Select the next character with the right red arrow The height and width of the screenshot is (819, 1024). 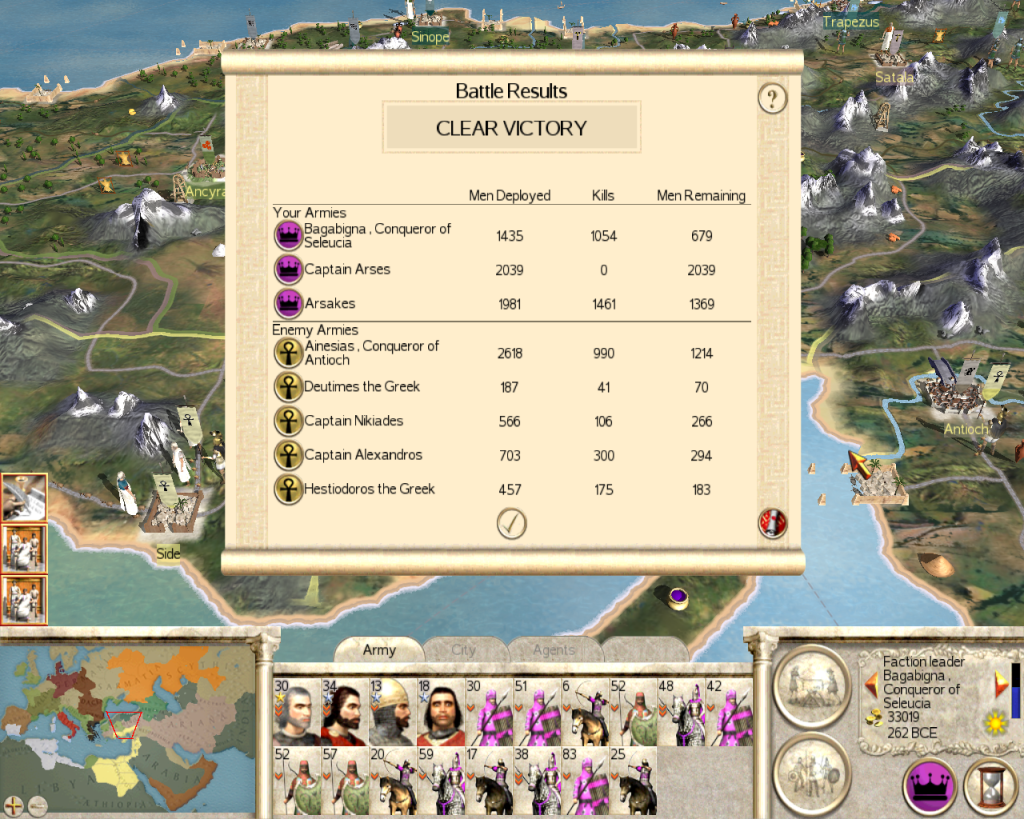pyautogui.click(x=999, y=684)
